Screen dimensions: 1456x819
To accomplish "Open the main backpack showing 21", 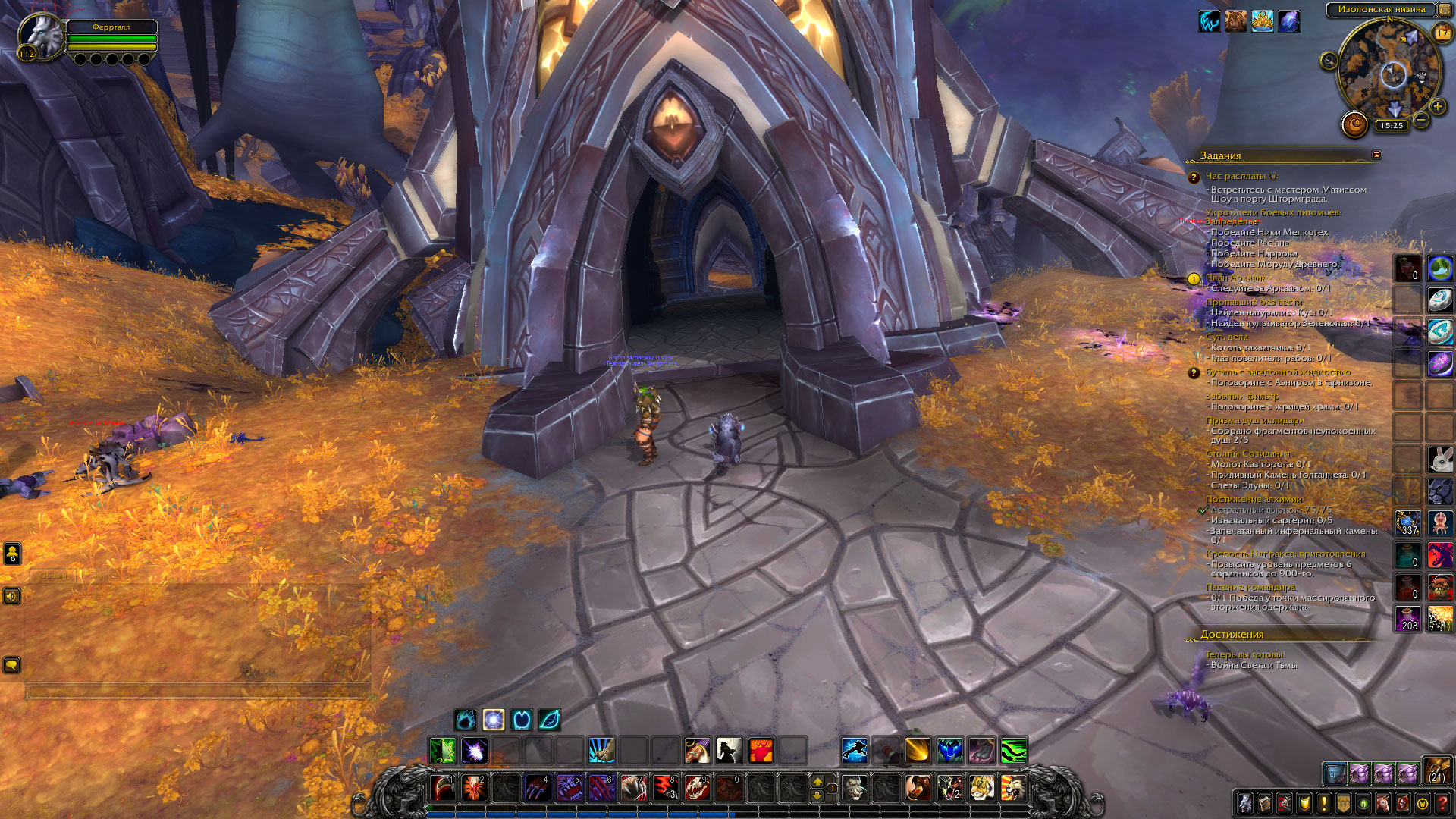I will click(1437, 770).
